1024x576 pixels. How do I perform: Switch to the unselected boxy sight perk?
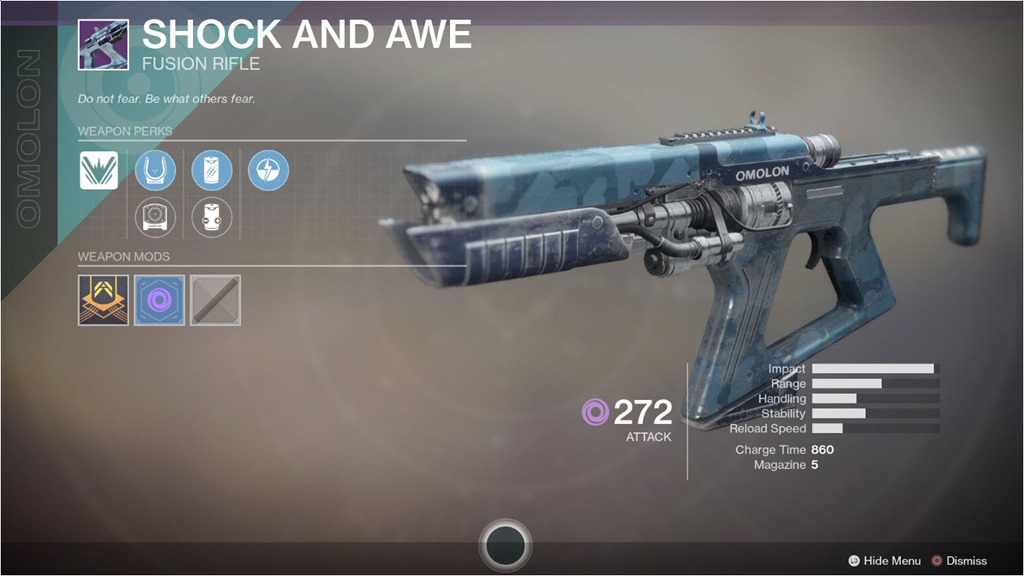[155, 217]
